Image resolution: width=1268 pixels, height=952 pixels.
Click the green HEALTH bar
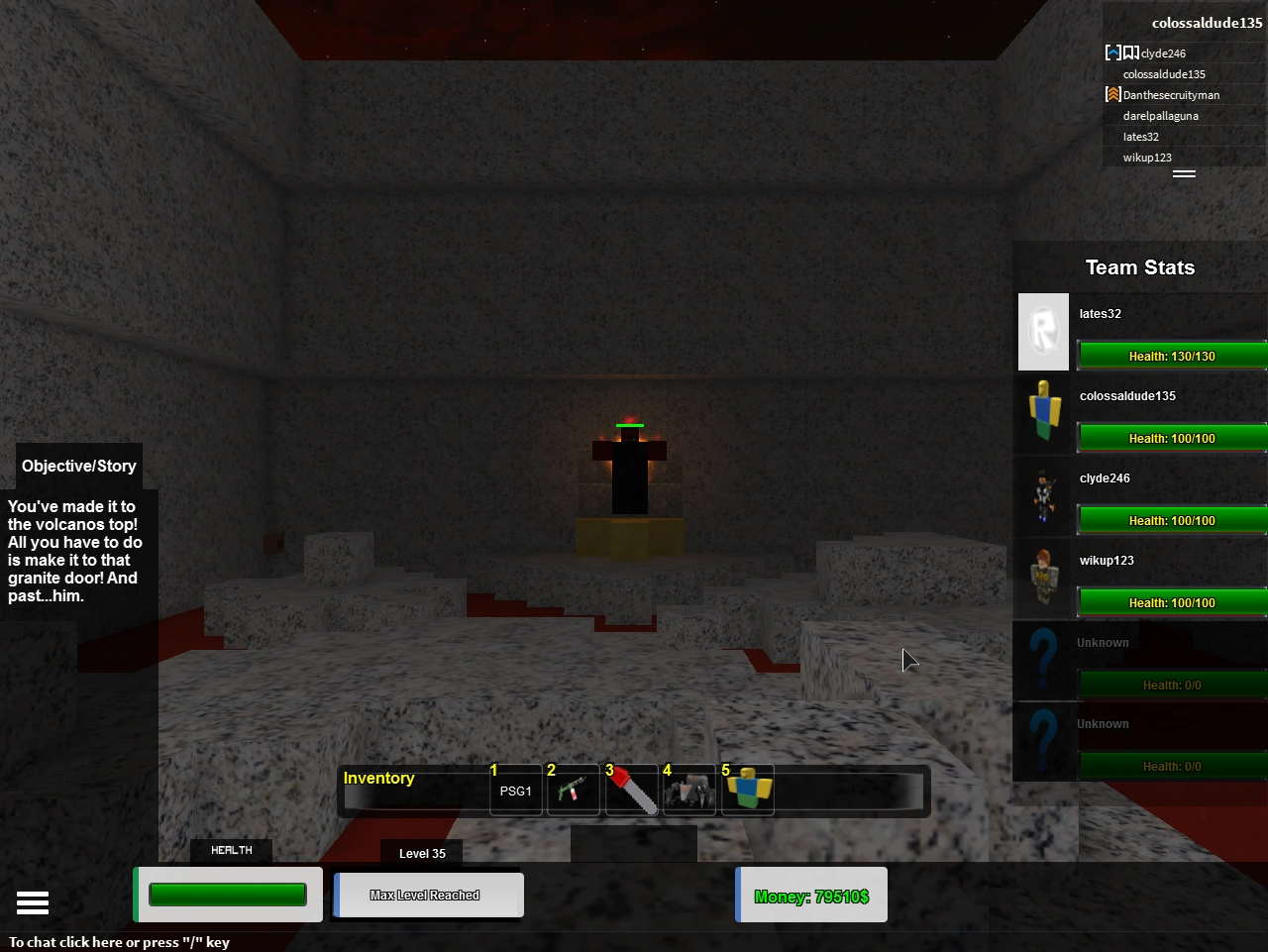227,894
